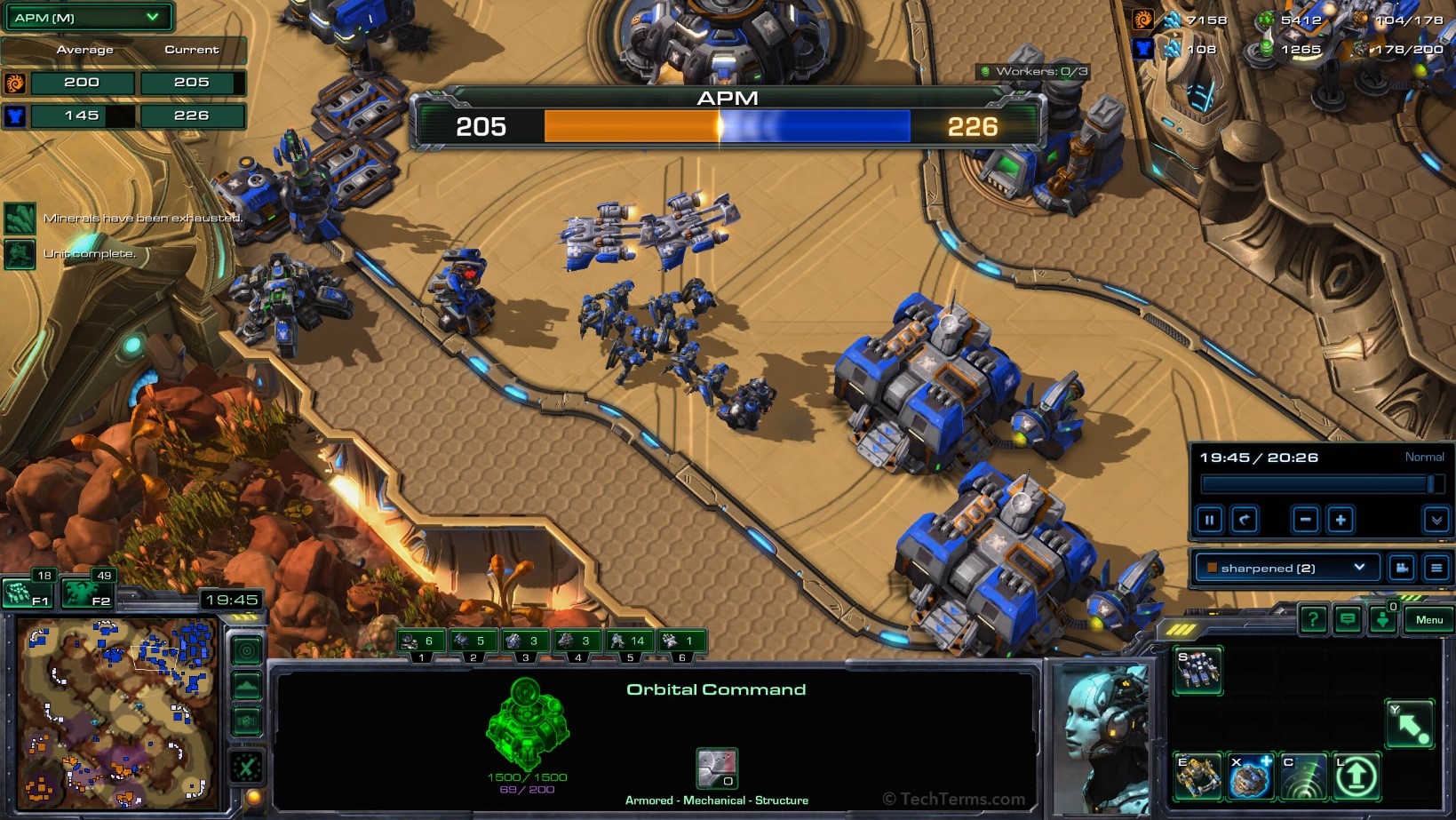Select the F2 all army button

tap(89, 593)
